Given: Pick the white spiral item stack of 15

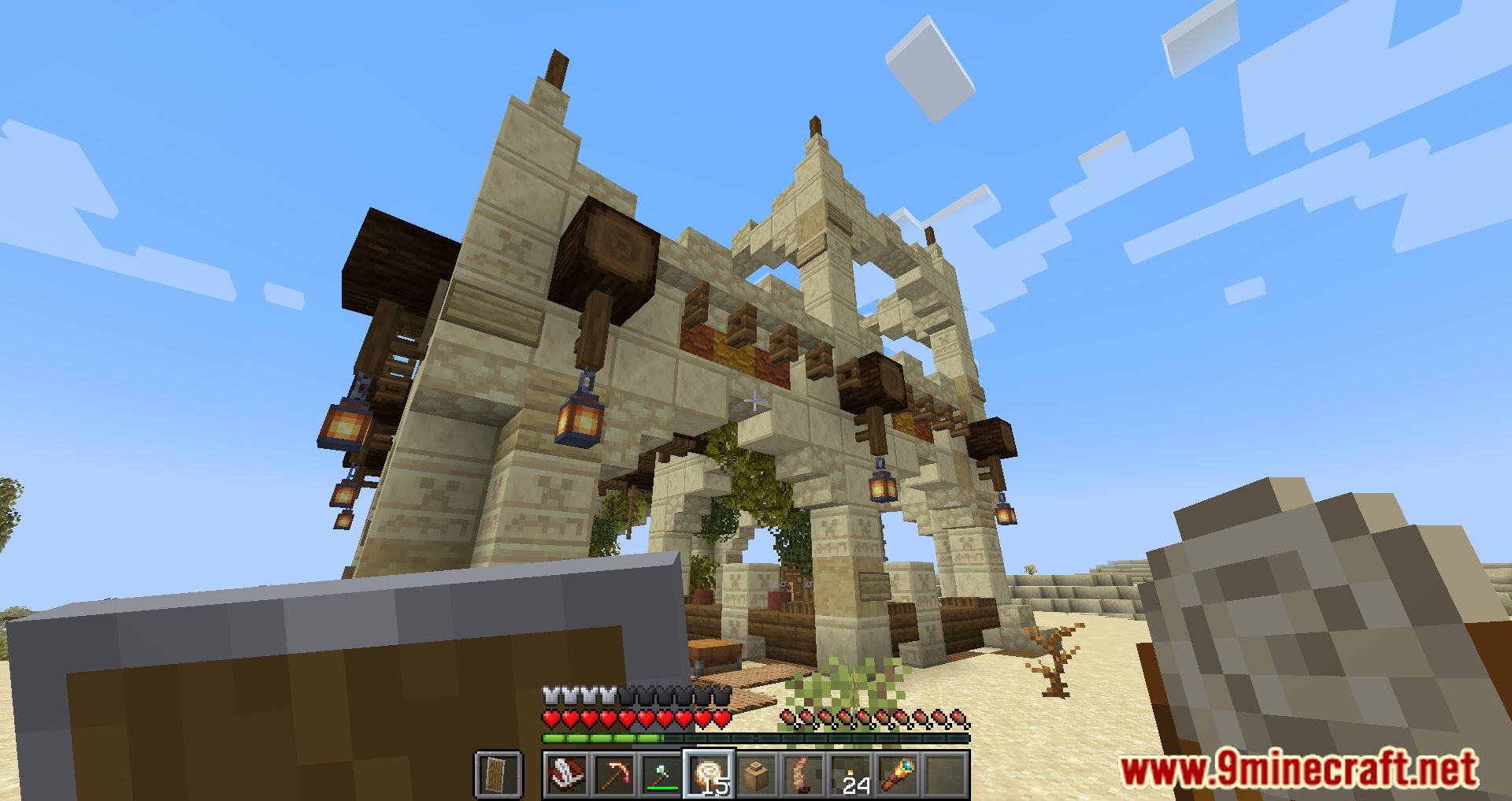Looking at the screenshot, I should [709, 774].
